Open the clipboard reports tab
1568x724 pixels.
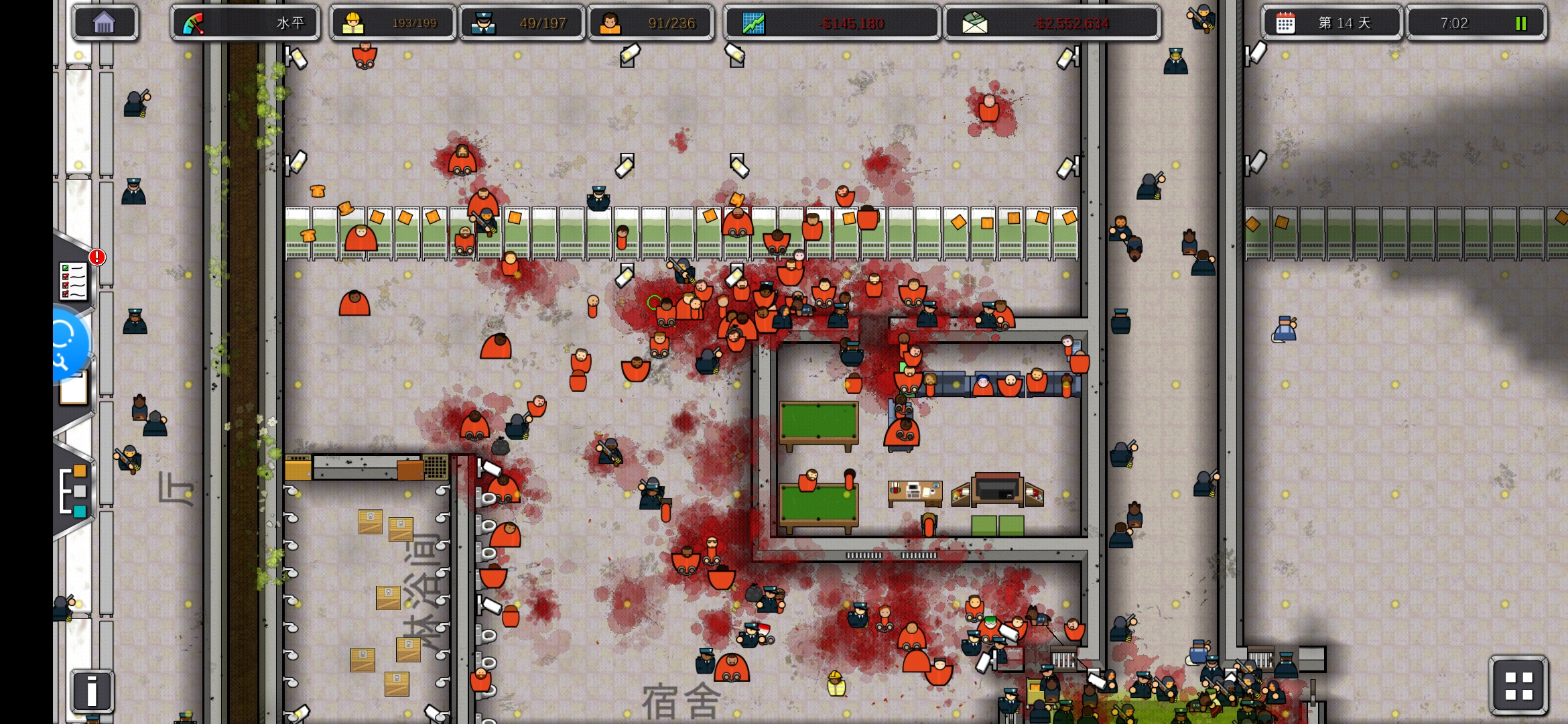[74, 389]
